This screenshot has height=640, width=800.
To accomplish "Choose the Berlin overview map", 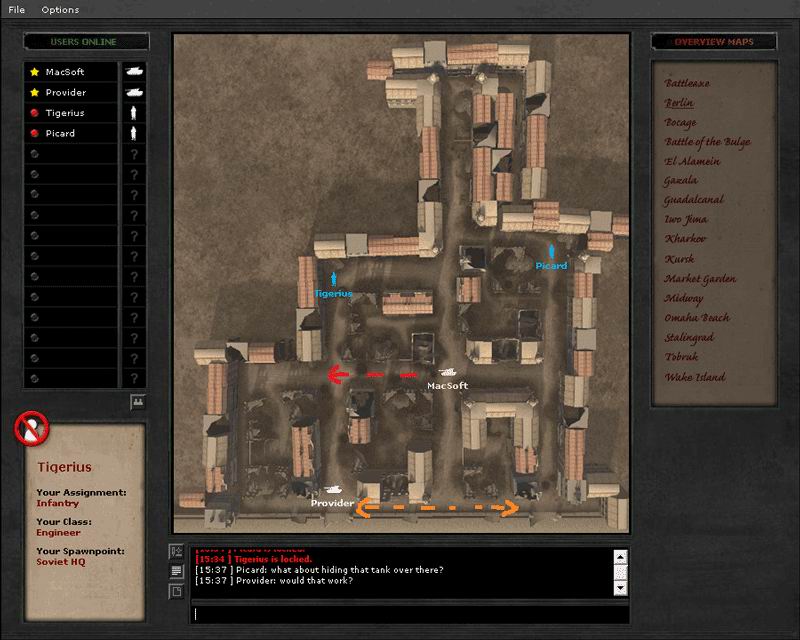I will tap(679, 103).
